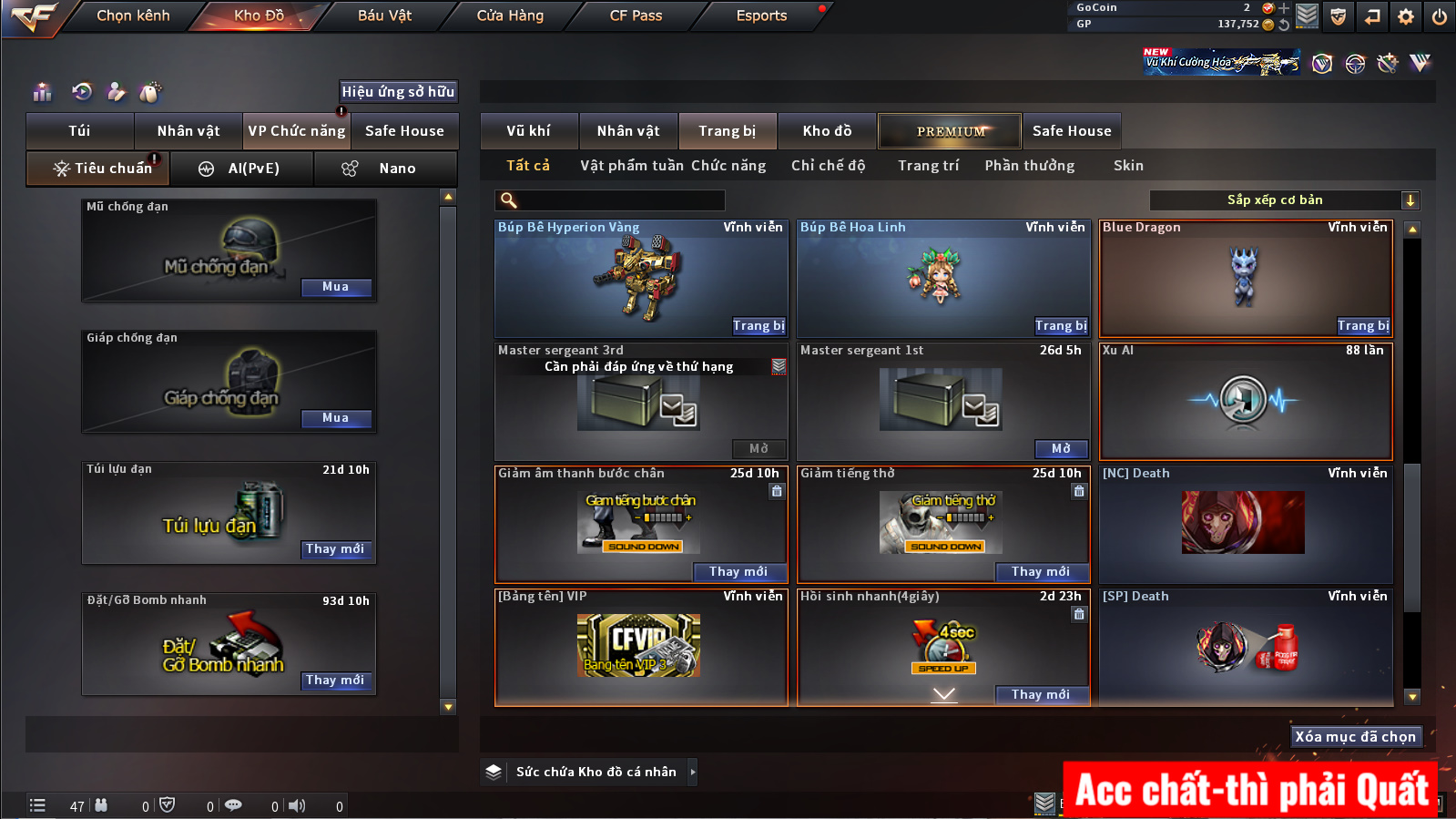Open settings via the gear icon
This screenshot has width=1456, height=819.
[1406, 16]
